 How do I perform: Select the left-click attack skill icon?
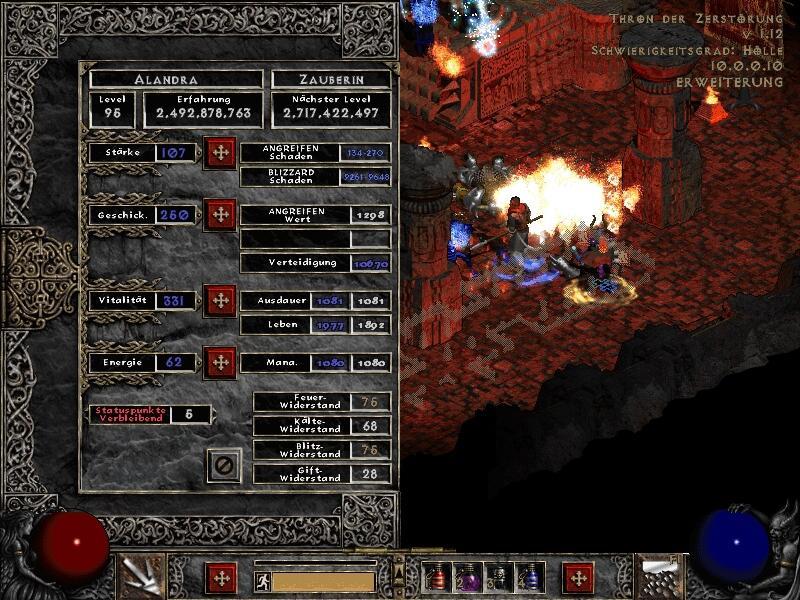[141, 577]
